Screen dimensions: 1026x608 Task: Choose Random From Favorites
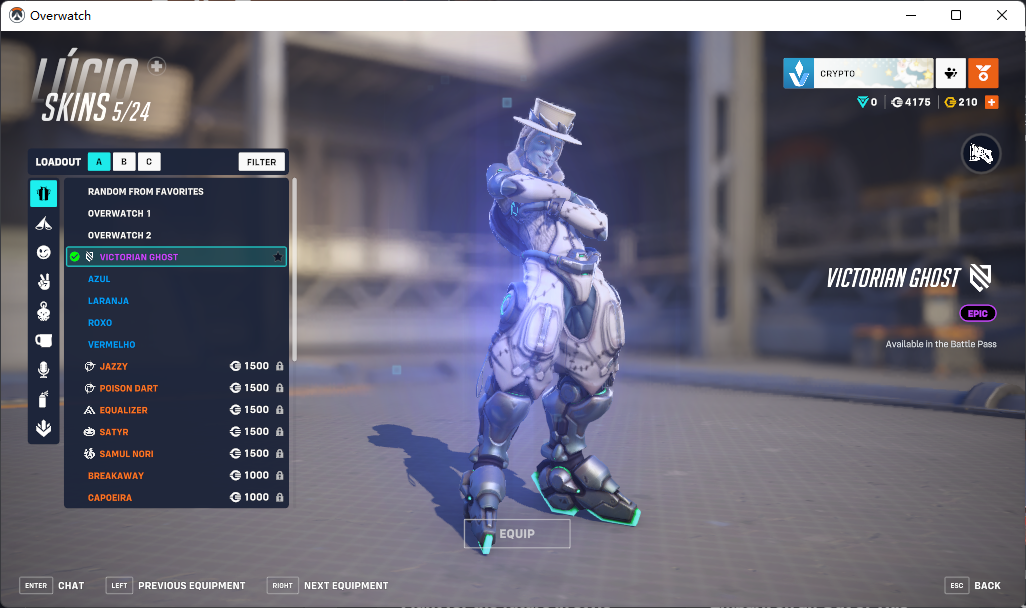tap(146, 192)
